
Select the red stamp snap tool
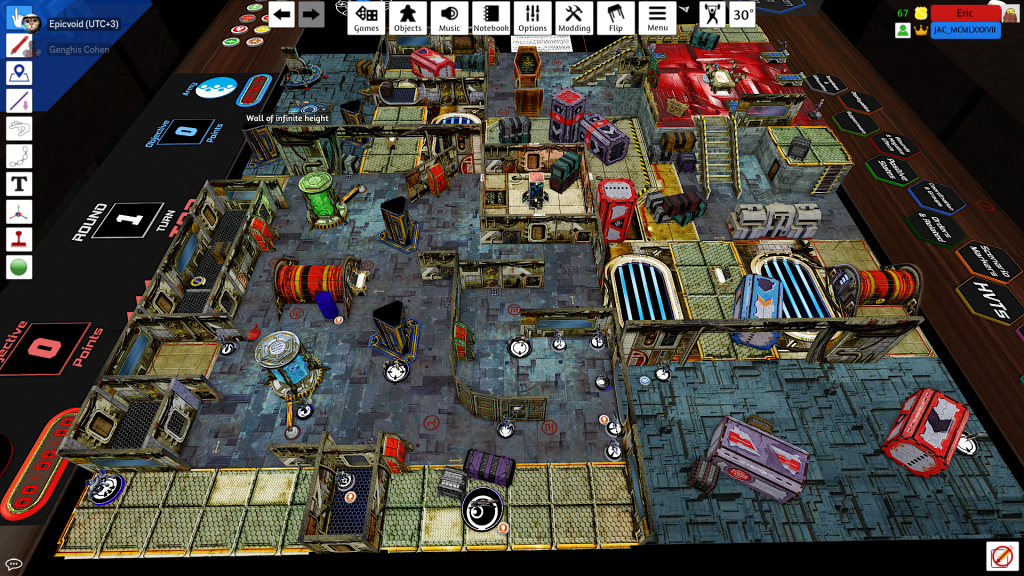[19, 239]
